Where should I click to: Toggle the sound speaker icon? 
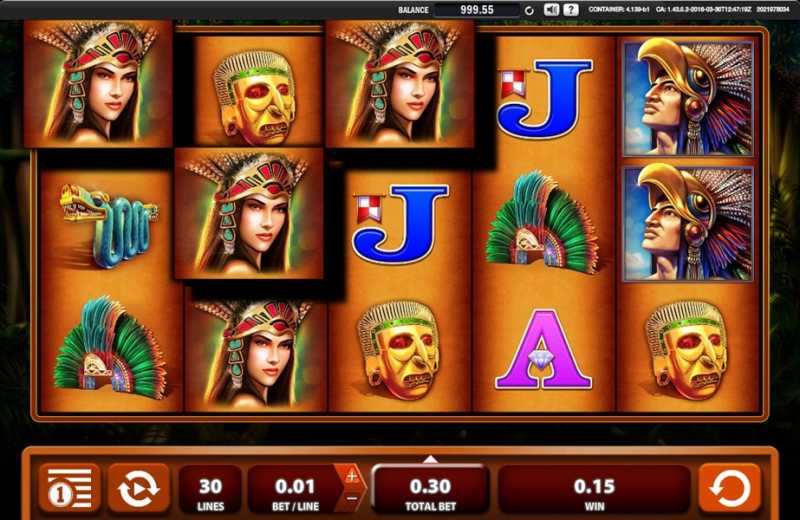coord(551,9)
